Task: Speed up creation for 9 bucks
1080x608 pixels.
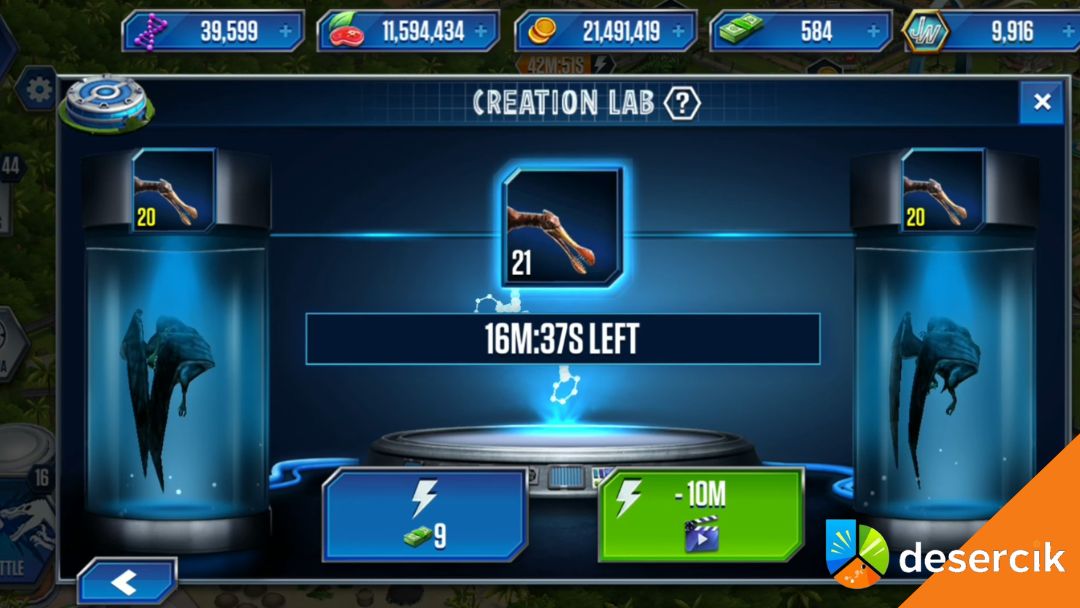Action: (x=425, y=516)
